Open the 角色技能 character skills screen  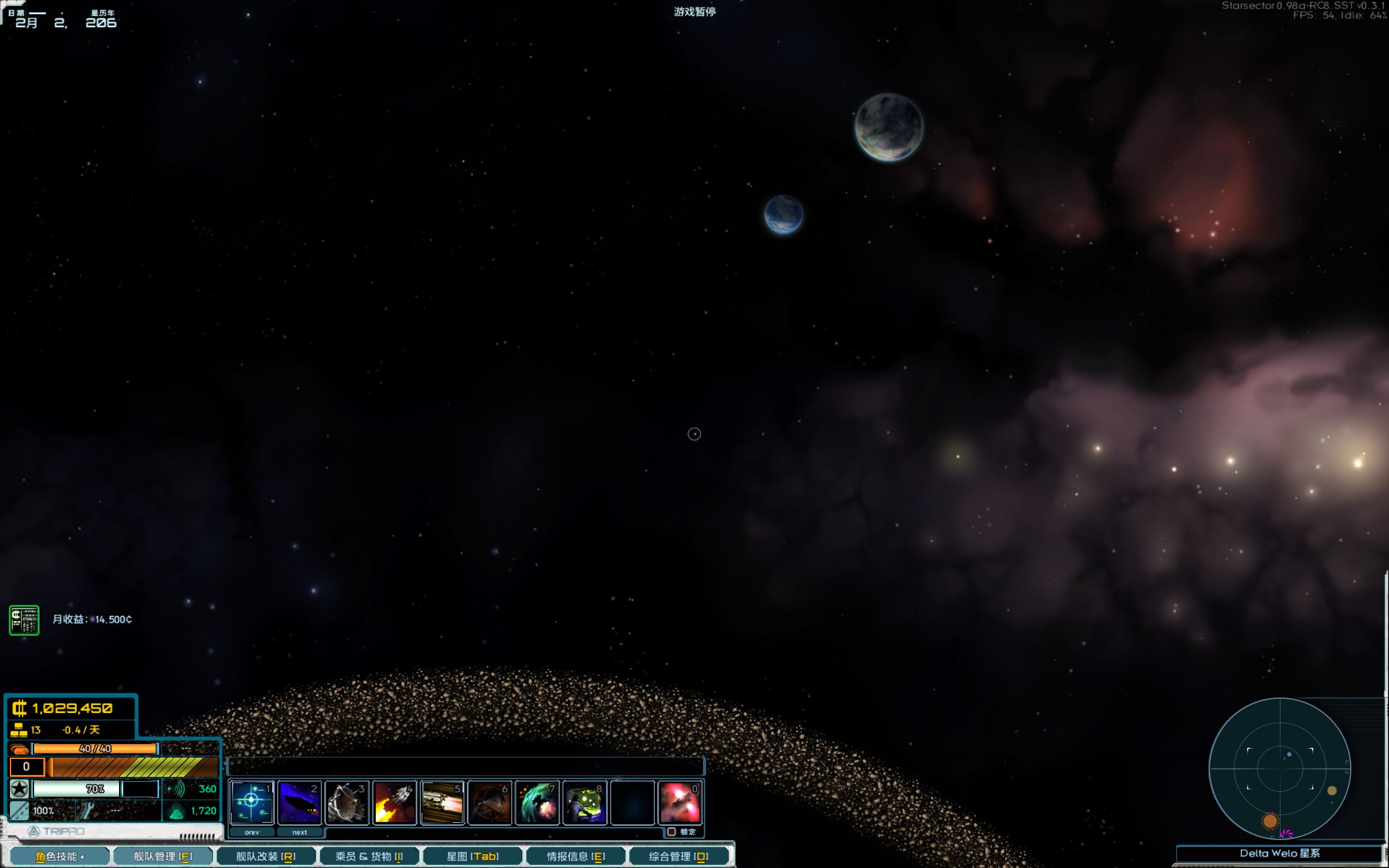click(60, 856)
